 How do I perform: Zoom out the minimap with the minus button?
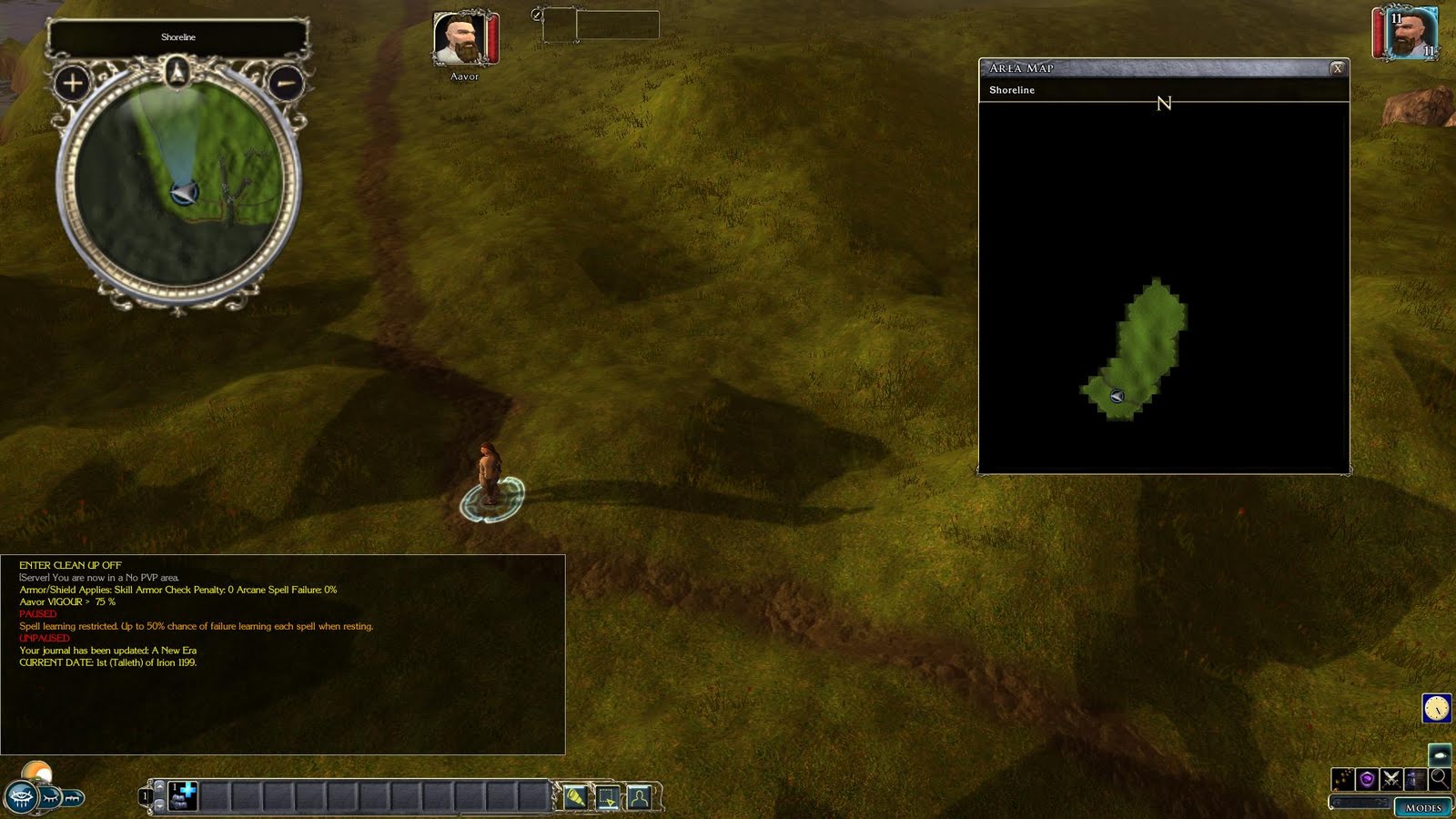tap(287, 84)
